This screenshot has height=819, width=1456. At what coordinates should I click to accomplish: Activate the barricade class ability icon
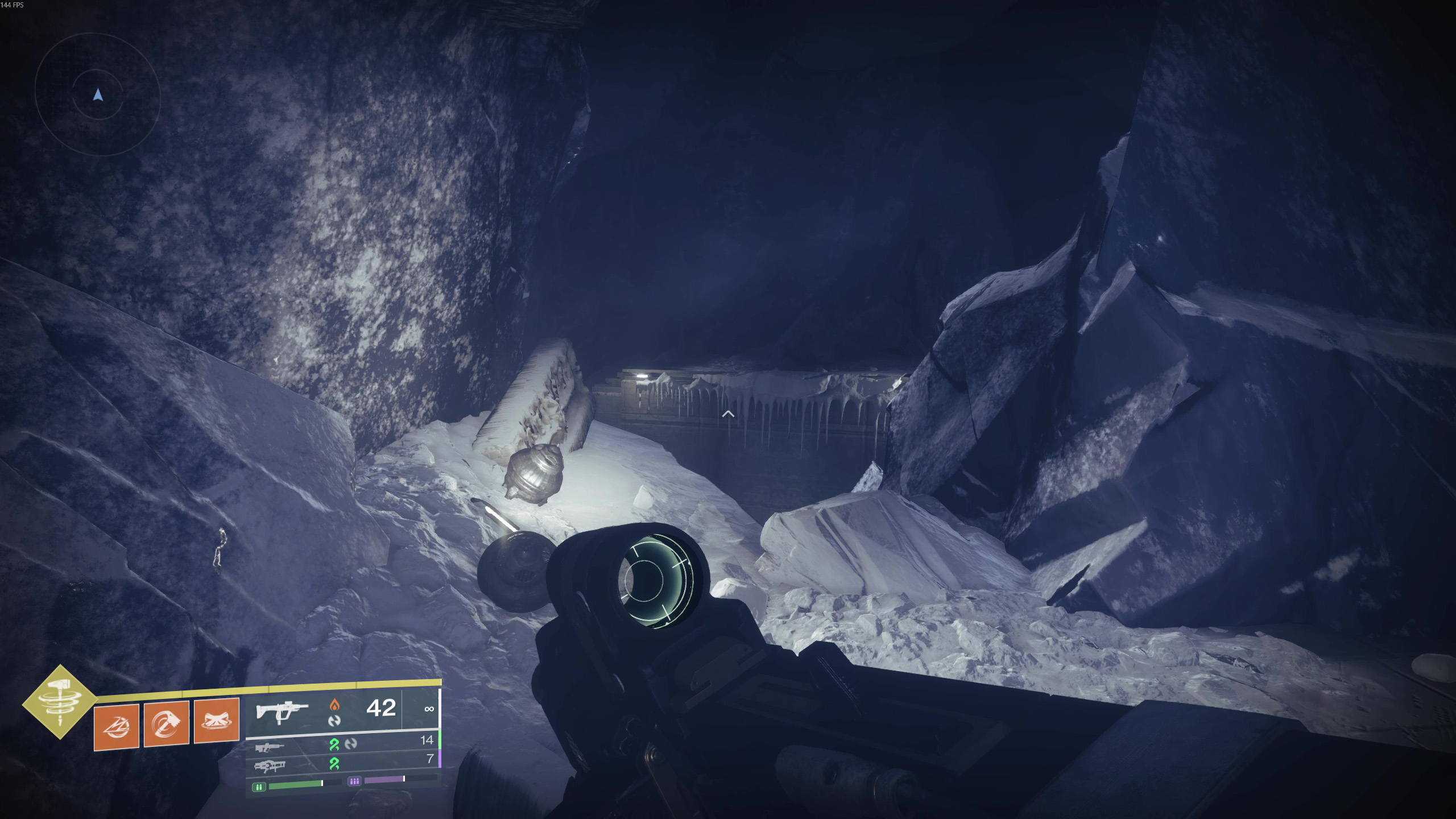point(216,721)
